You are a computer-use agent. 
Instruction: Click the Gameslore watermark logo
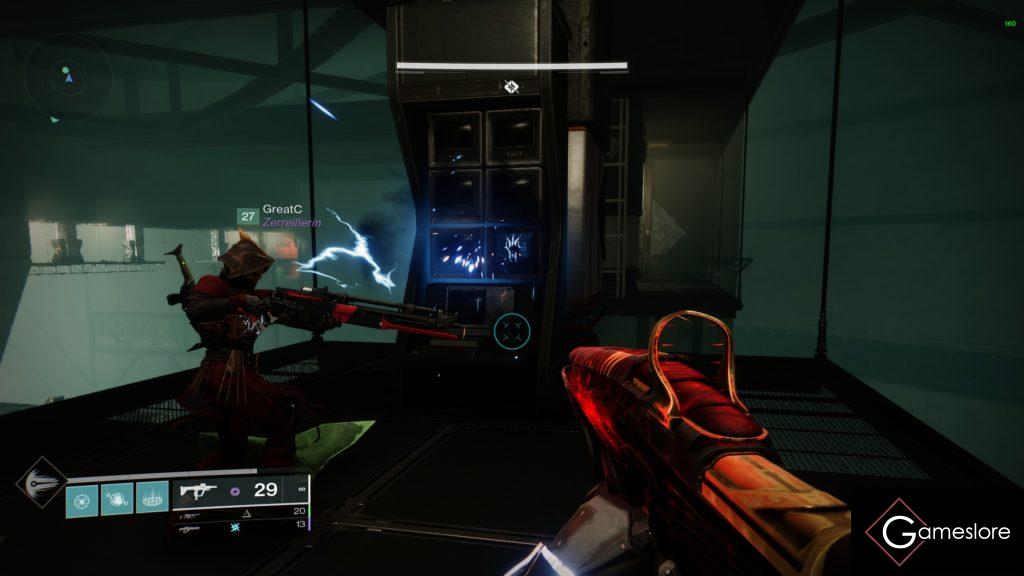point(938,532)
